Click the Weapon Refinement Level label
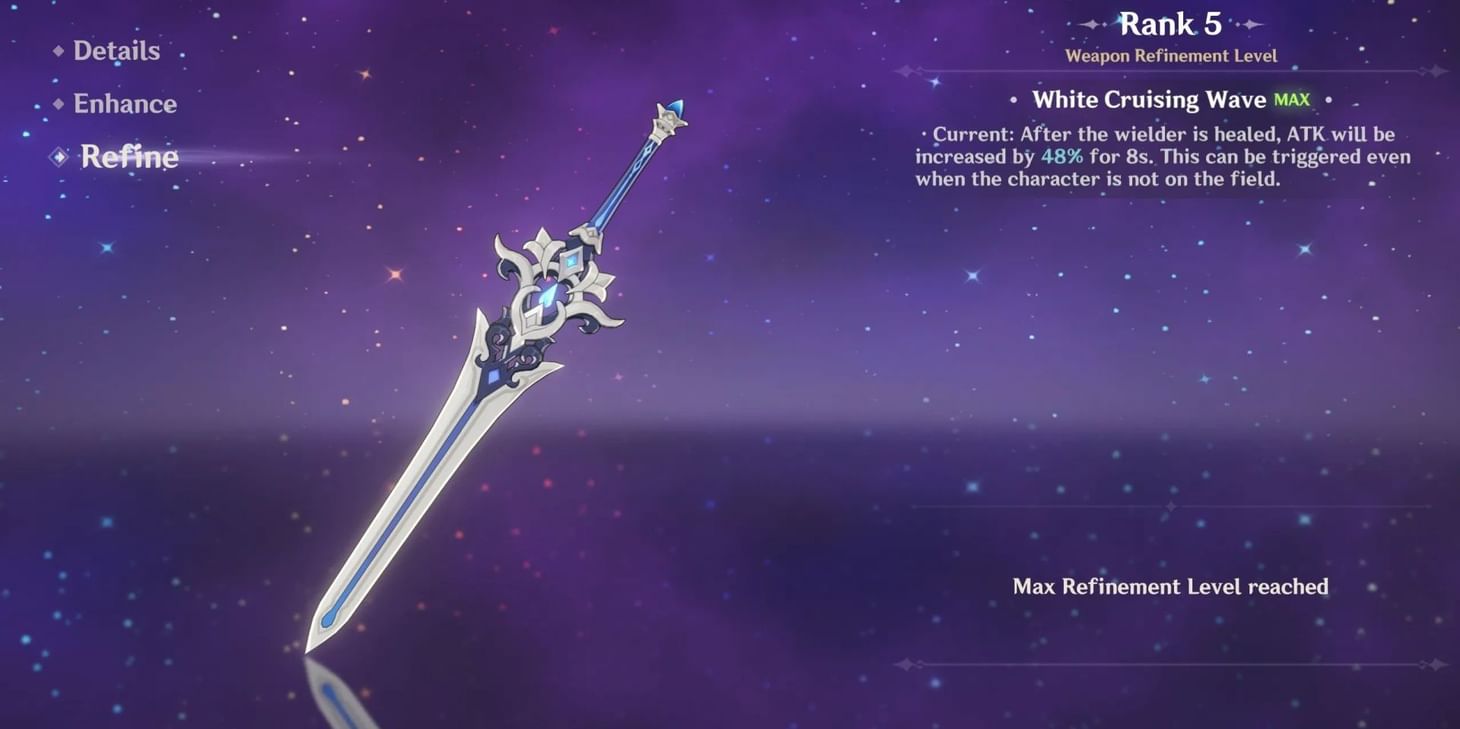Viewport: 1460px width, 729px height. [x=1169, y=56]
